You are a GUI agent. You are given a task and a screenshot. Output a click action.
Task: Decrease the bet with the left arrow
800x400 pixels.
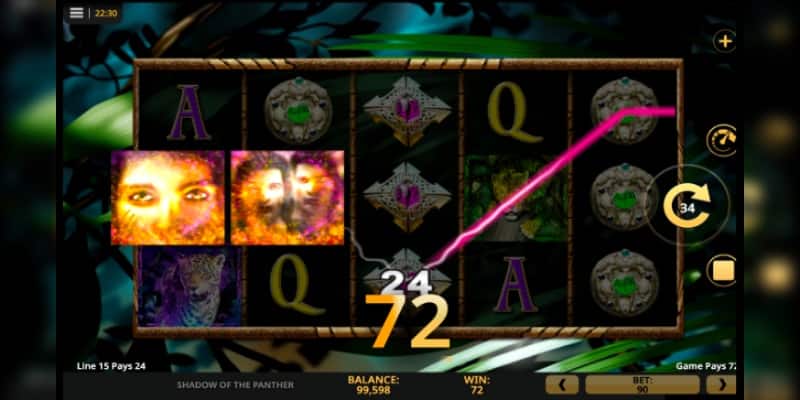pyautogui.click(x=561, y=384)
